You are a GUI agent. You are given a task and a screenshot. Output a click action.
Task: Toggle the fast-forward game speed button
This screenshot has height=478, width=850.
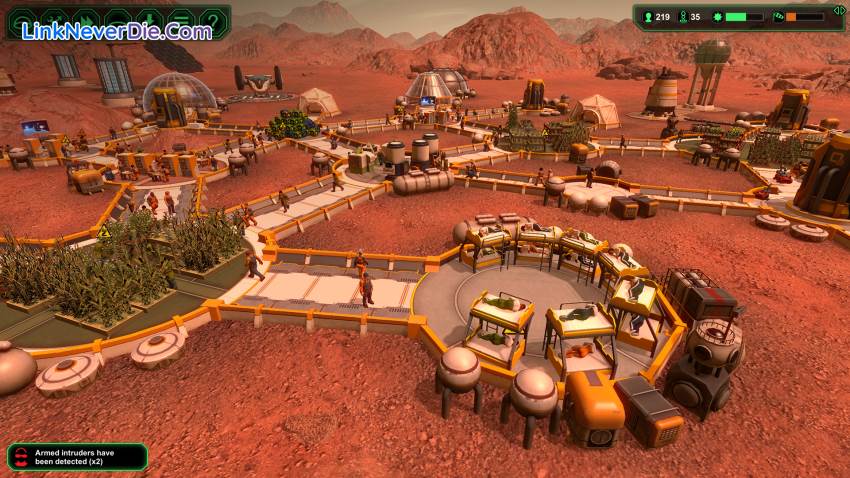(x=85, y=20)
